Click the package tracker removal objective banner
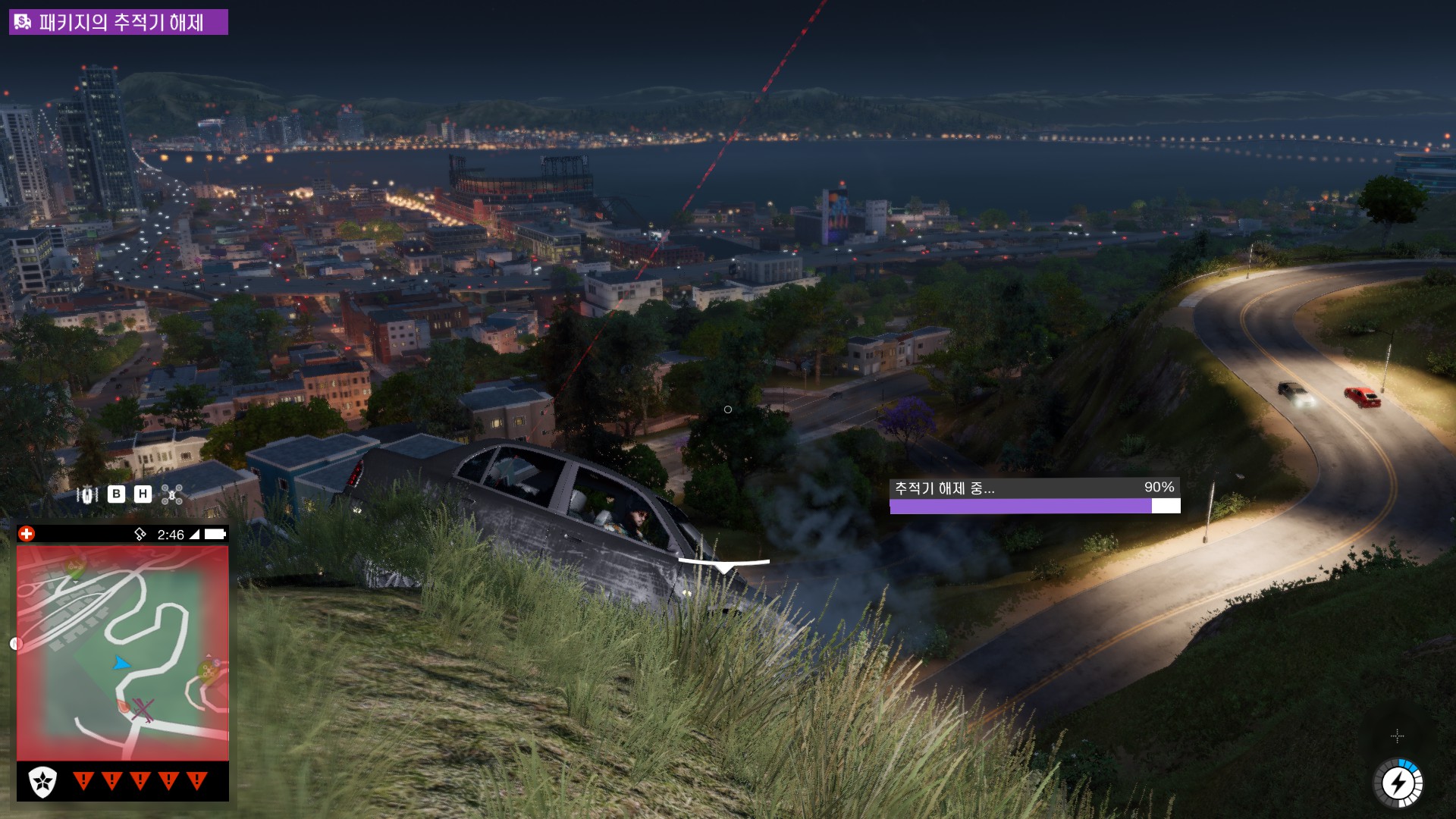The height and width of the screenshot is (819, 1456). (118, 22)
